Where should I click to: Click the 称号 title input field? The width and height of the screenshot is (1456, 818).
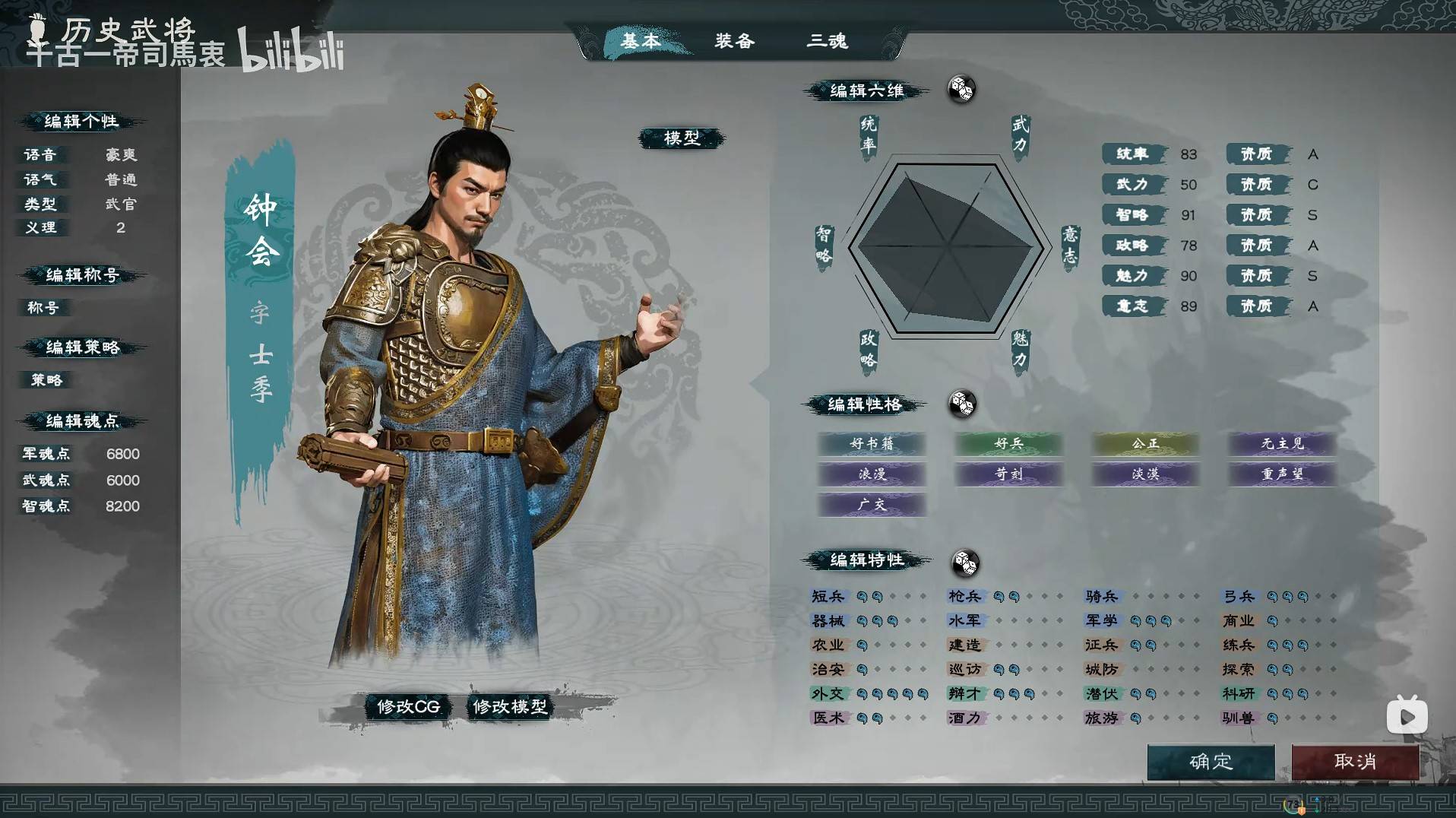pos(43,308)
